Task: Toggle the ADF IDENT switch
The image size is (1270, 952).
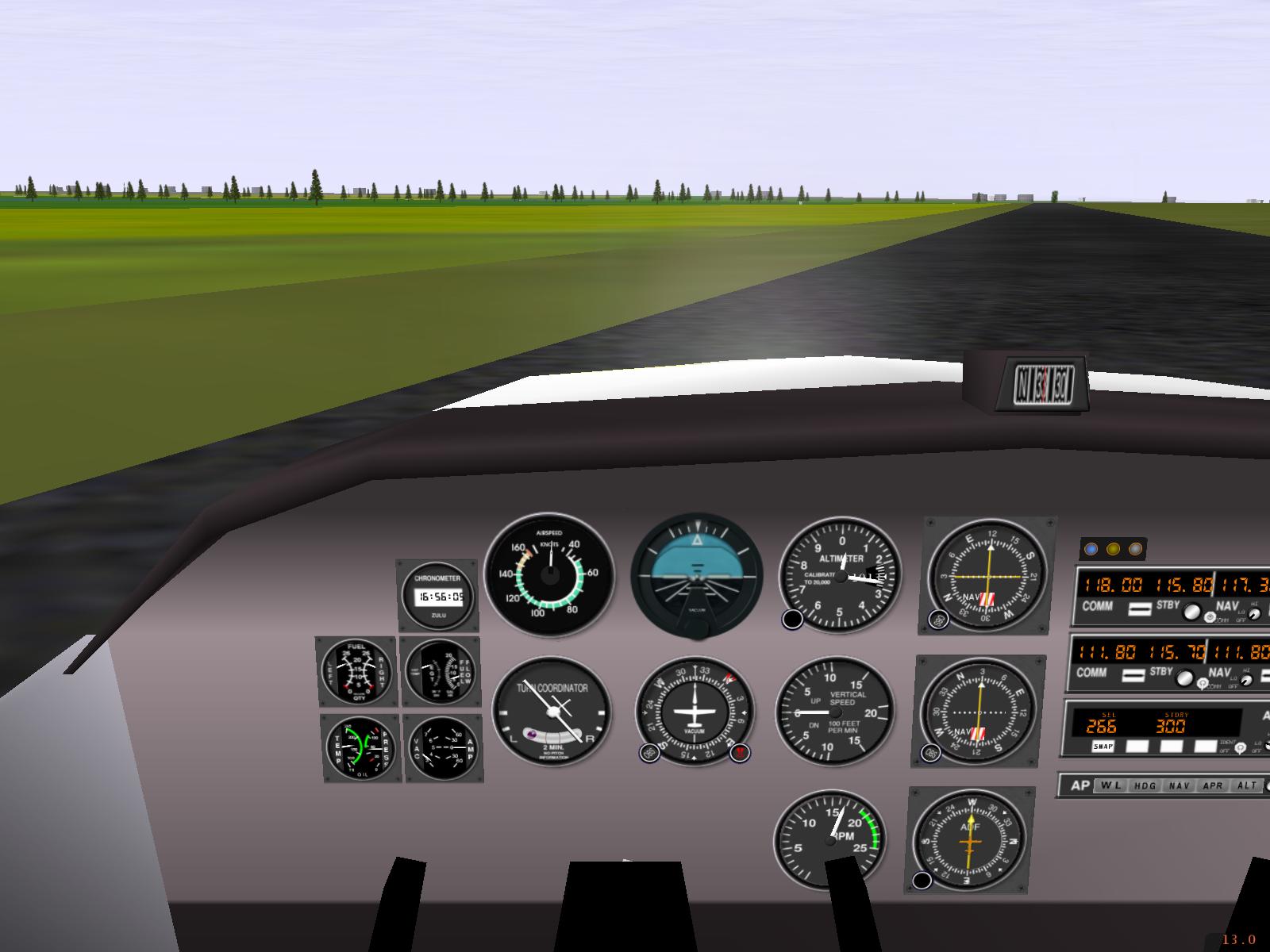Action: pos(1241,747)
